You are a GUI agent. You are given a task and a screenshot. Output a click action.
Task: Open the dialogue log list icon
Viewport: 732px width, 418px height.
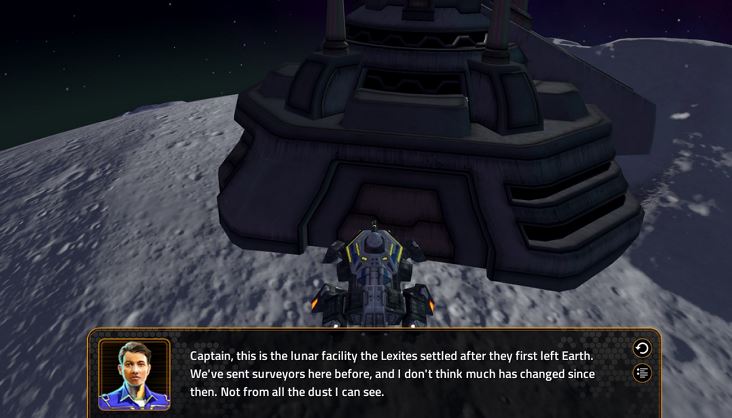tap(642, 373)
